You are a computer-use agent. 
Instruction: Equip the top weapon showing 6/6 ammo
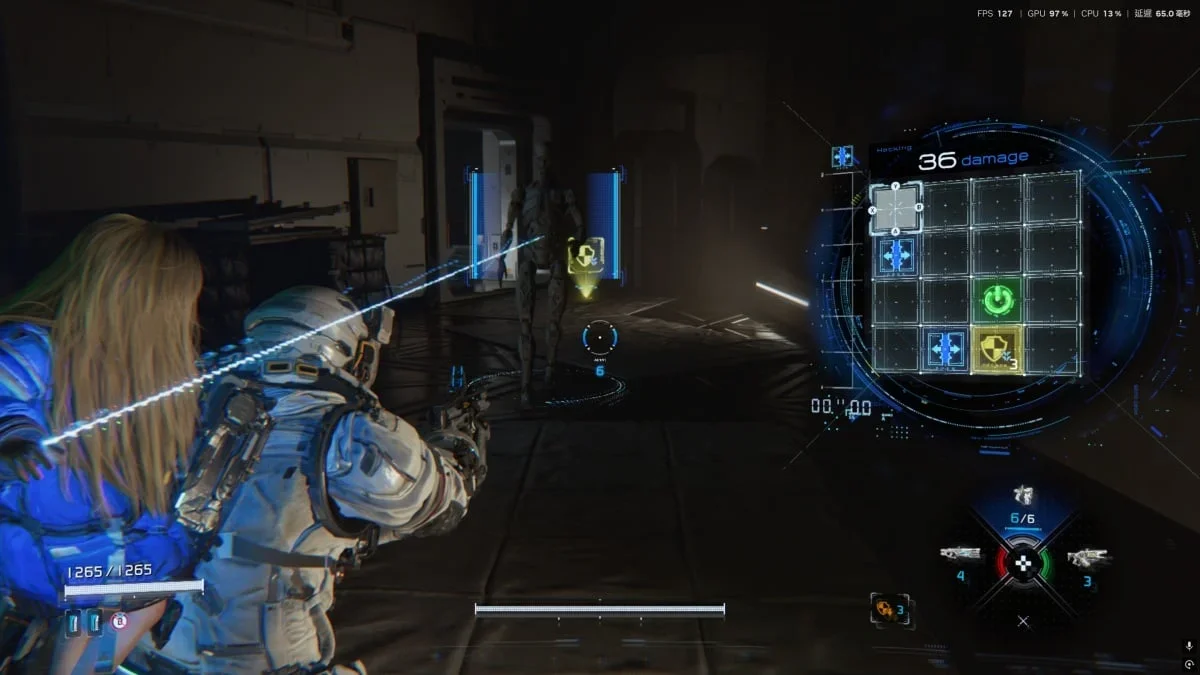[1022, 497]
